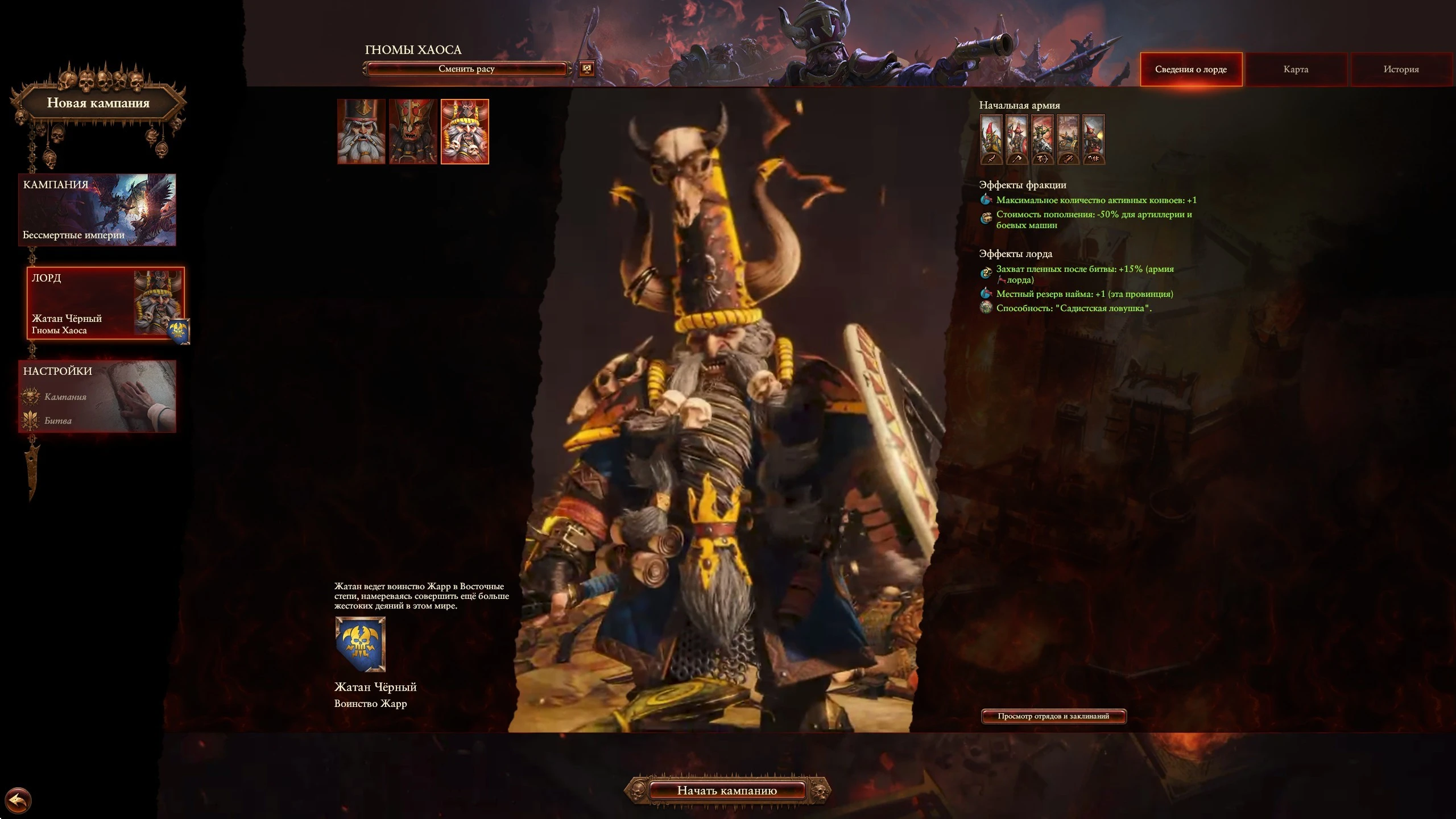Click the Начать кампанию button
Image resolution: width=1456 pixels, height=819 pixels.
pyautogui.click(x=727, y=791)
